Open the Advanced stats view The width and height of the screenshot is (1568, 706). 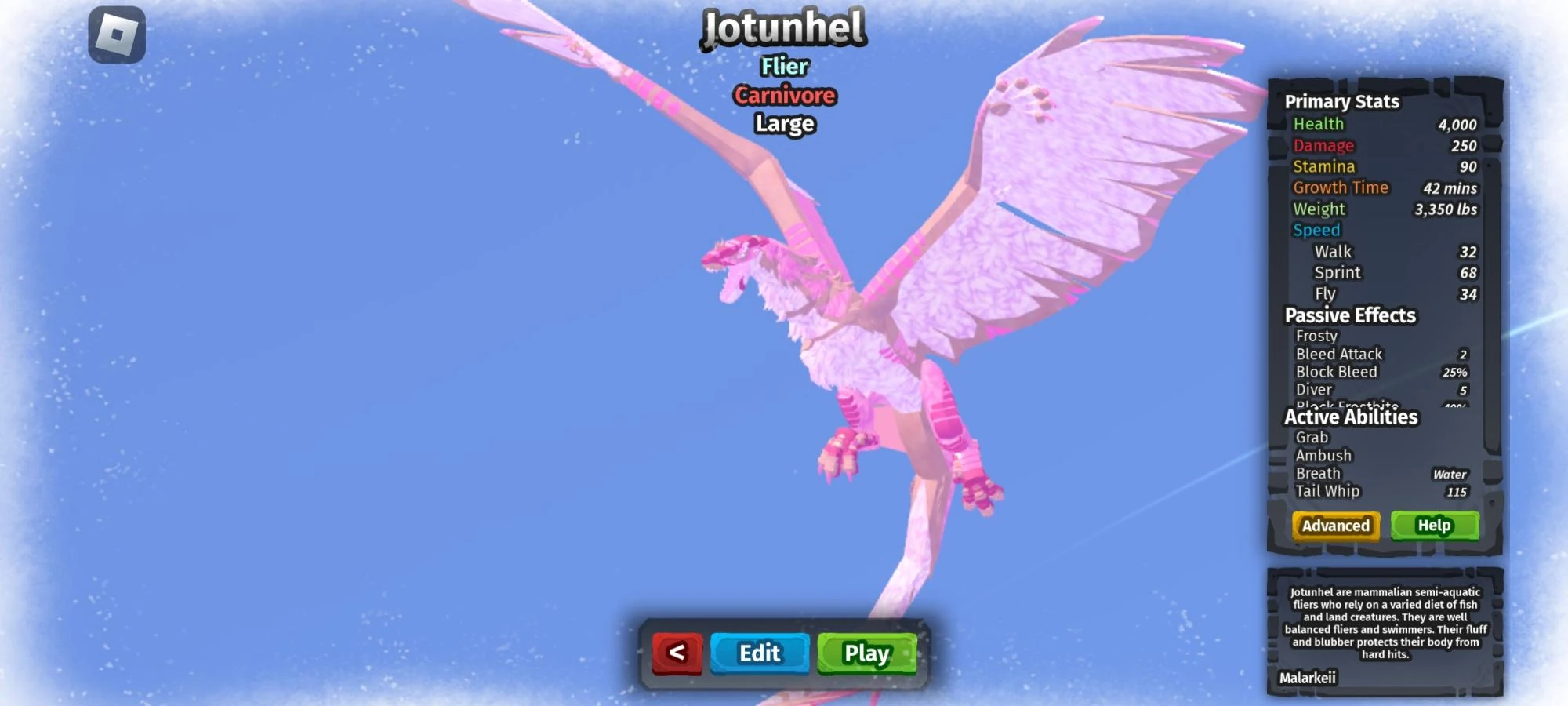pyautogui.click(x=1336, y=526)
